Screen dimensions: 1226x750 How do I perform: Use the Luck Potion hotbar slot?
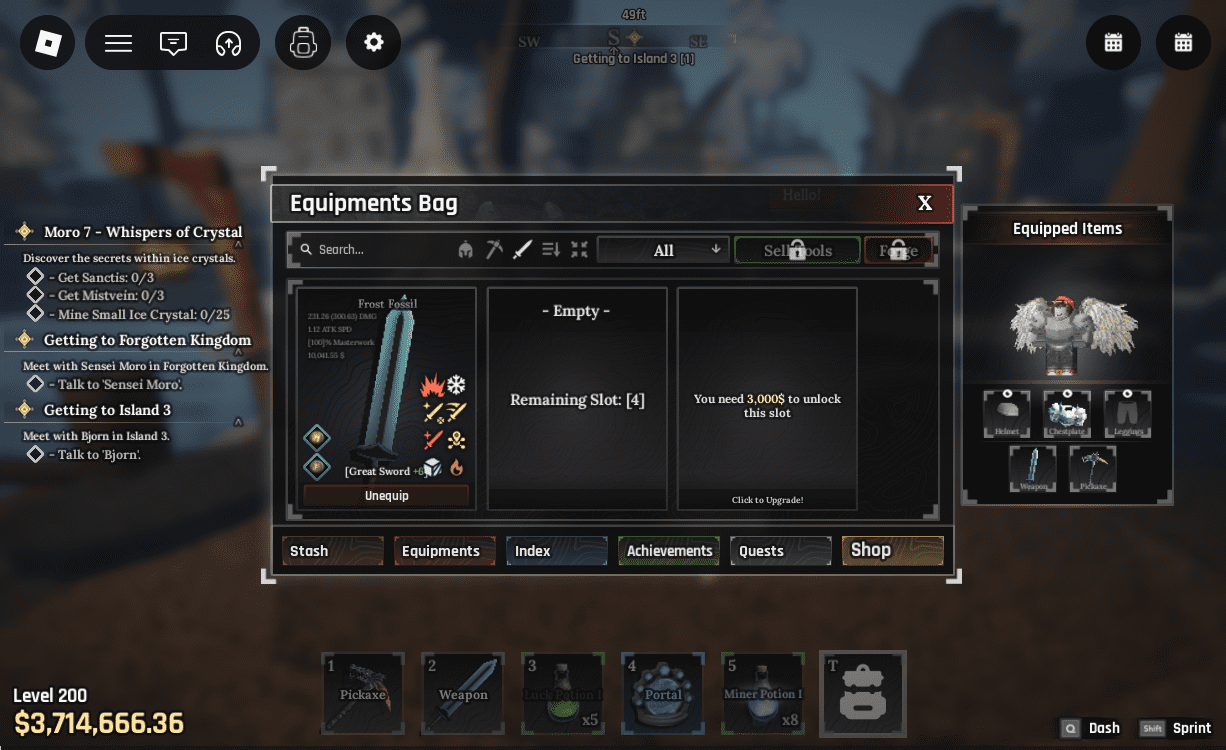[563, 693]
